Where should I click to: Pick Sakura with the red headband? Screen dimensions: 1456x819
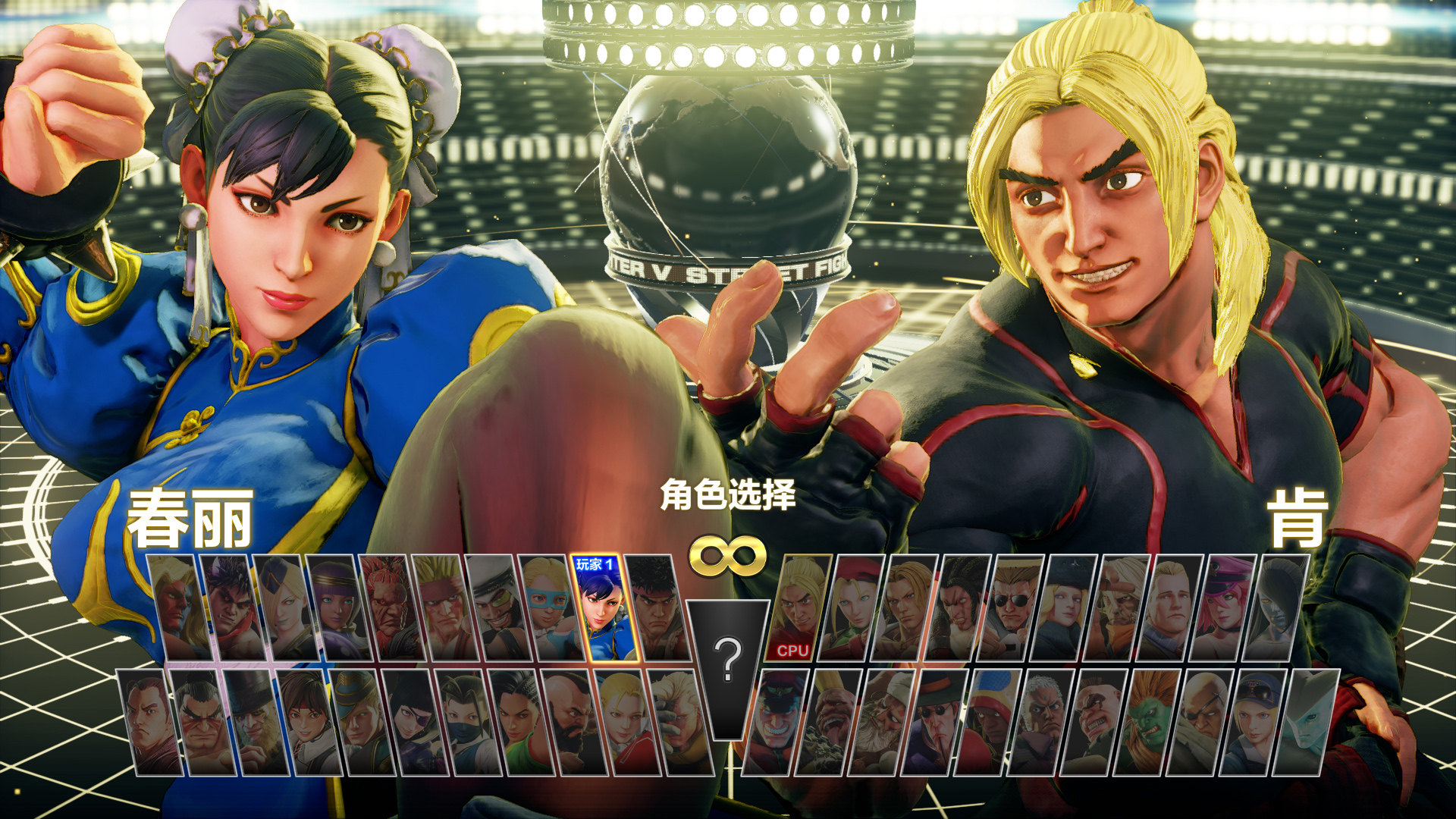tap(309, 723)
